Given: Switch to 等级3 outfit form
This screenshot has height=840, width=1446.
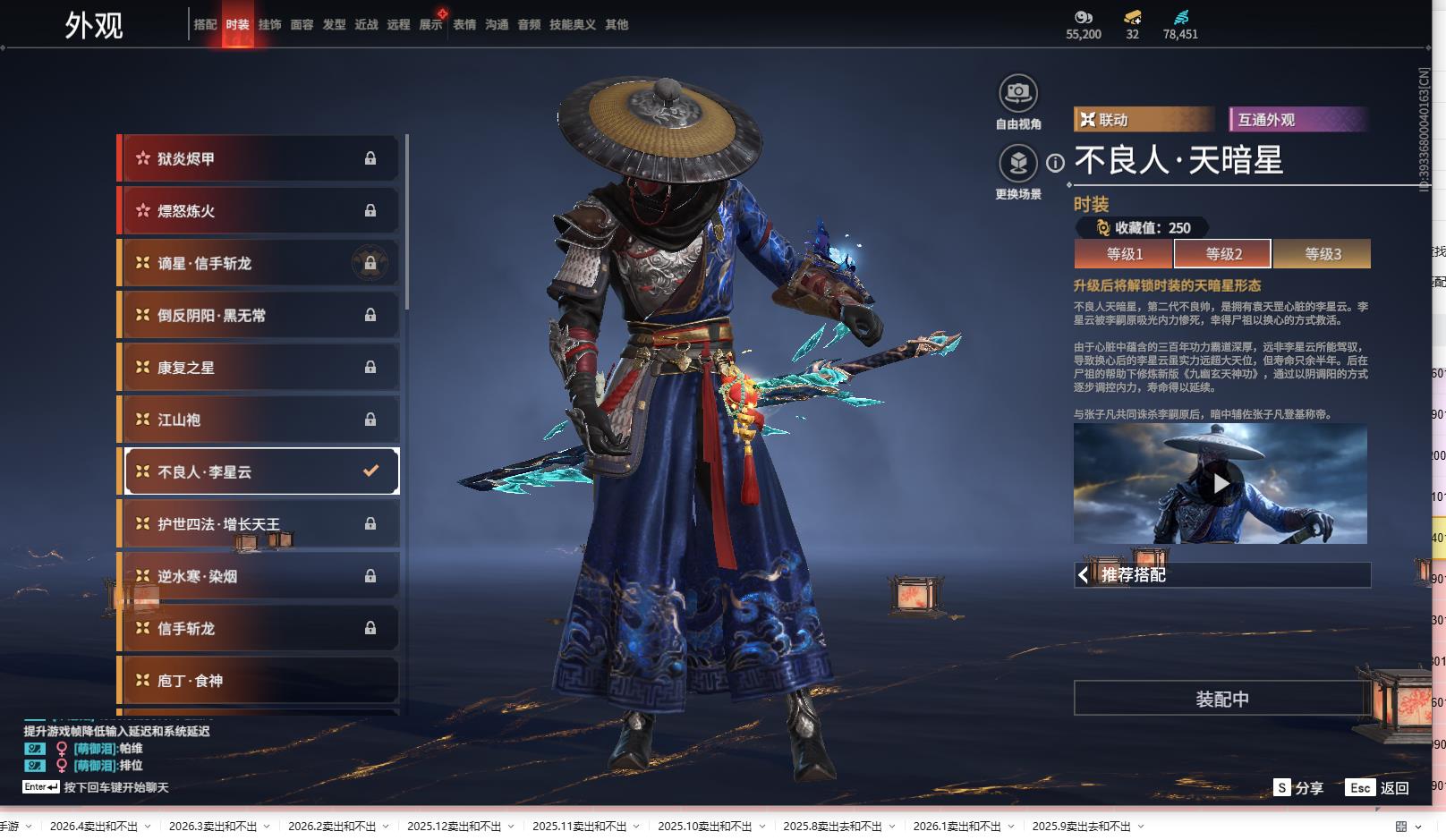Looking at the screenshot, I should (x=1322, y=254).
